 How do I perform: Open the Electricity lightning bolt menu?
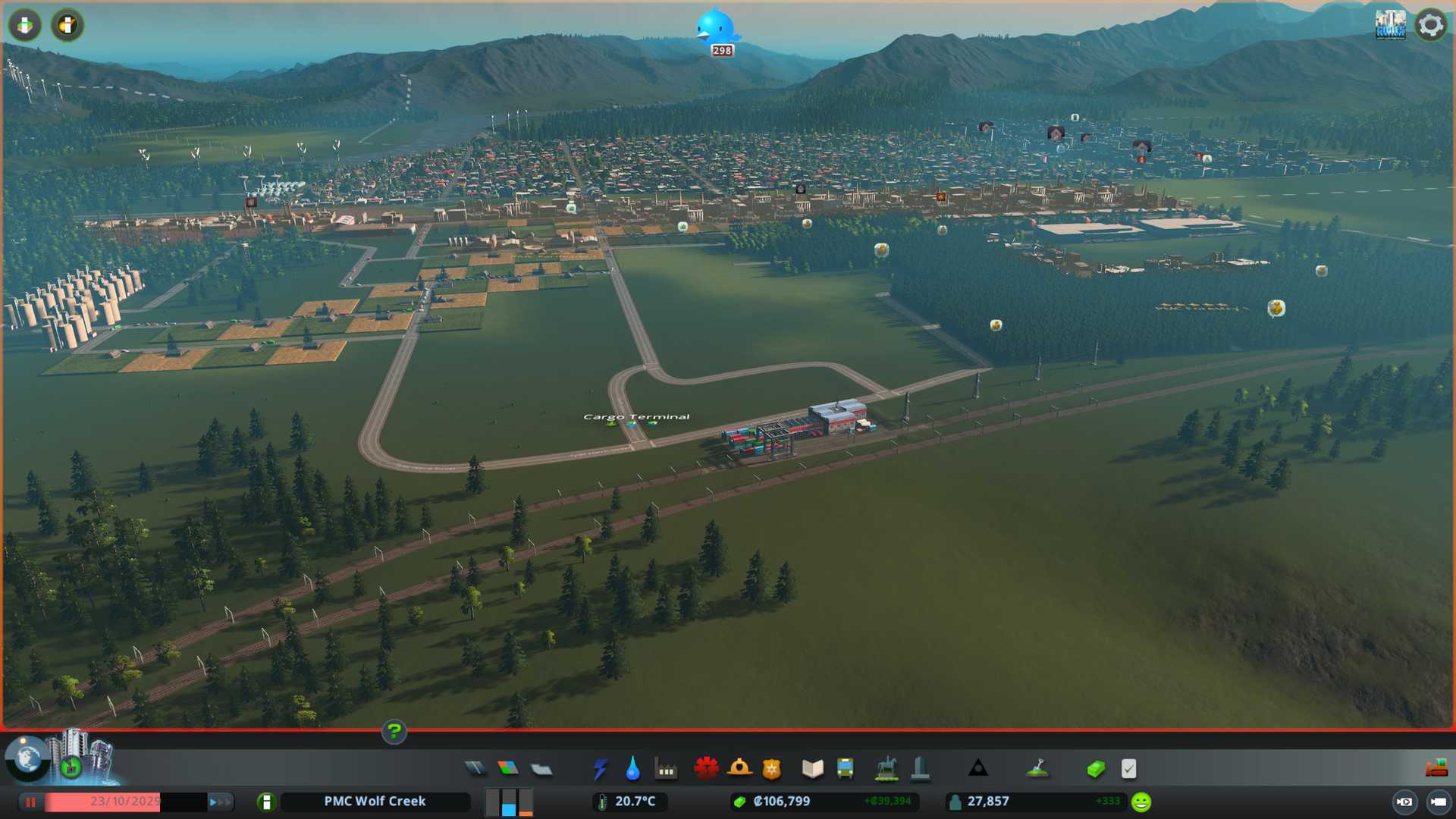pyautogui.click(x=600, y=769)
